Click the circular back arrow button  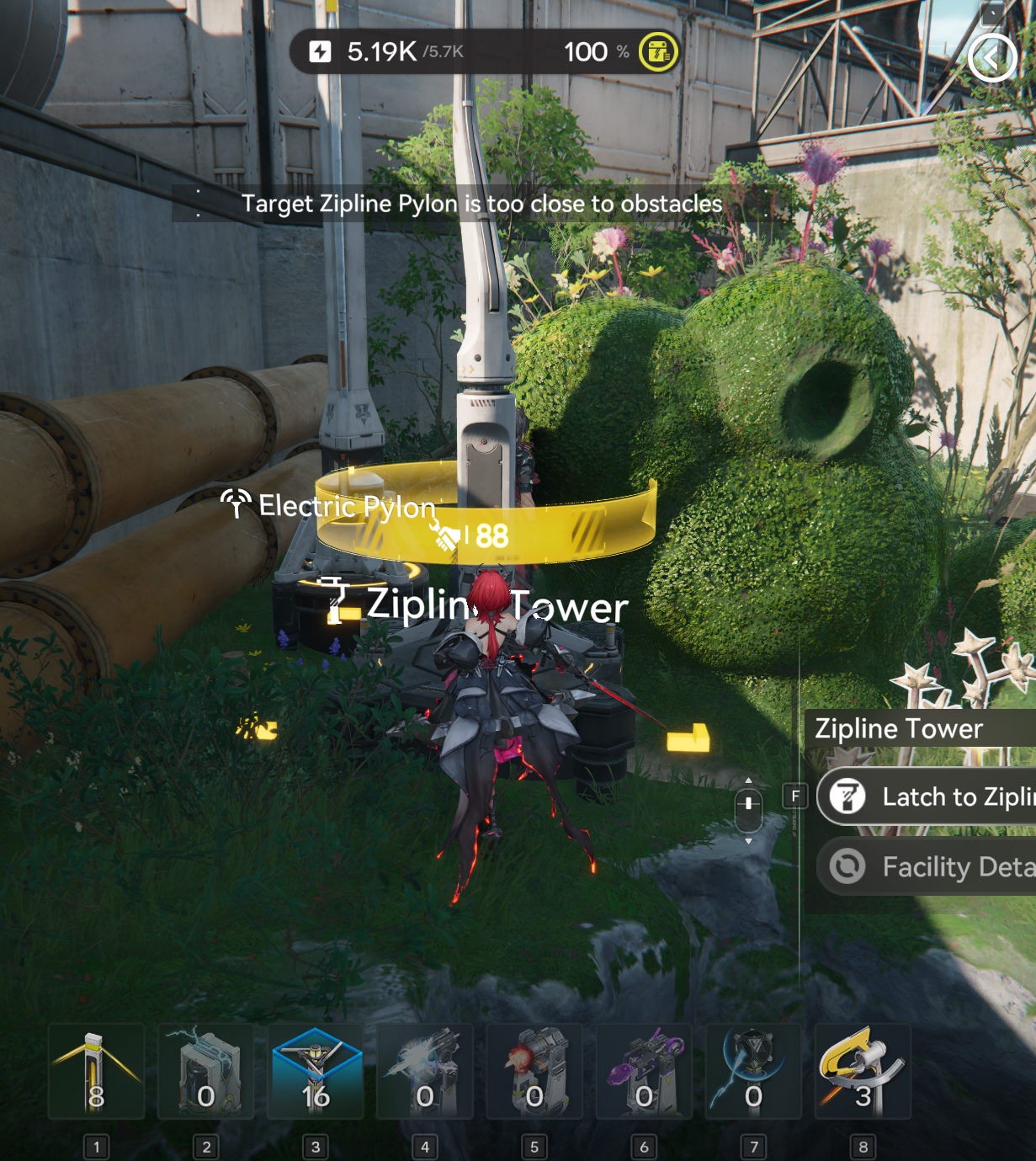click(x=991, y=58)
